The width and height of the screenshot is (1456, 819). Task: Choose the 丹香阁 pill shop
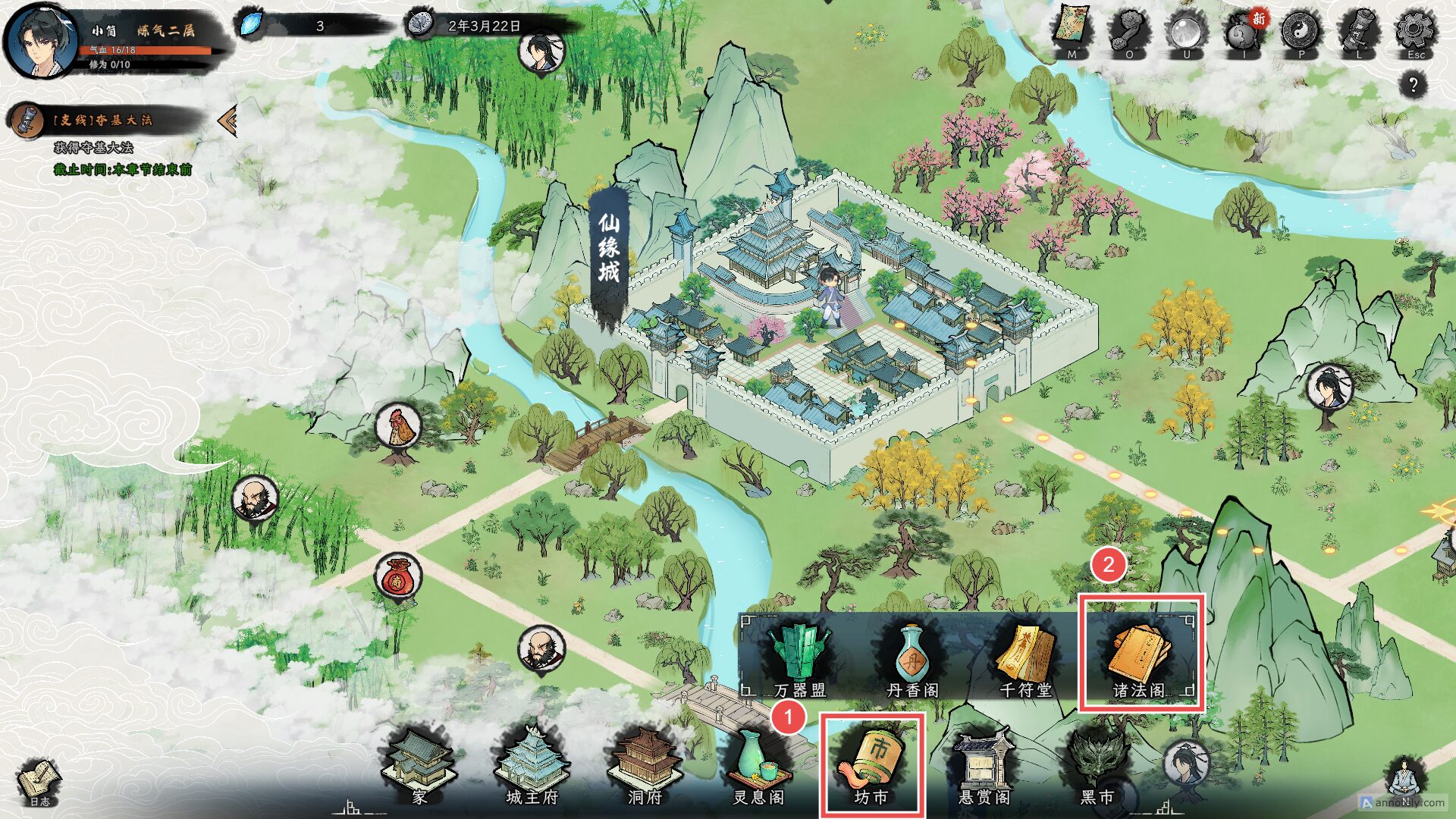pos(912,658)
